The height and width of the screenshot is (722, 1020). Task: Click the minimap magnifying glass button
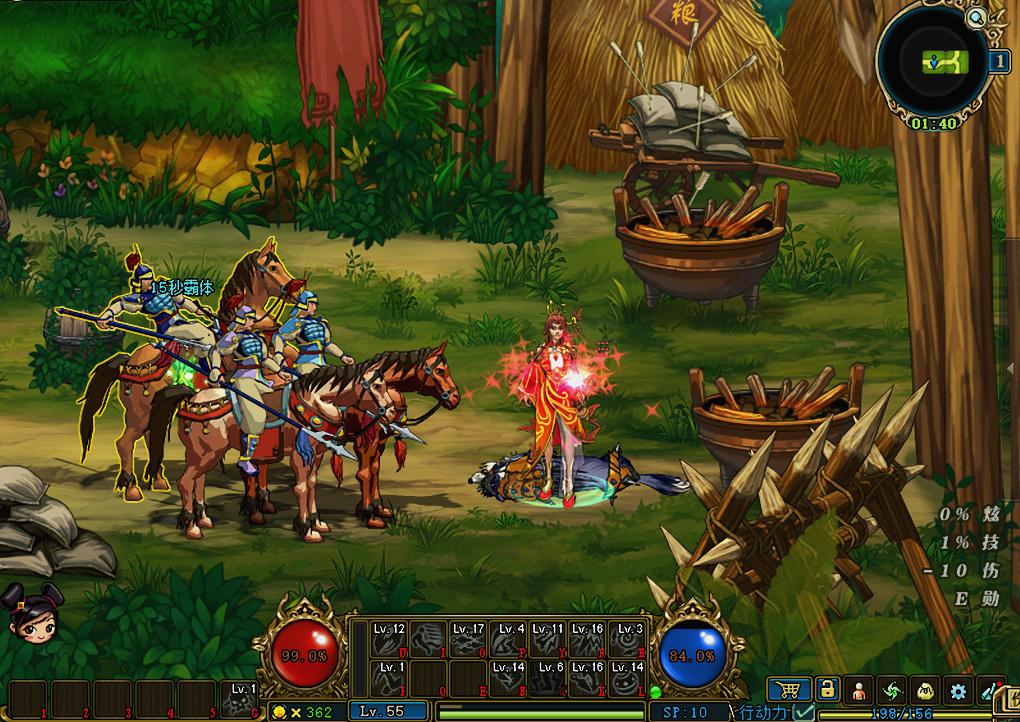974,17
